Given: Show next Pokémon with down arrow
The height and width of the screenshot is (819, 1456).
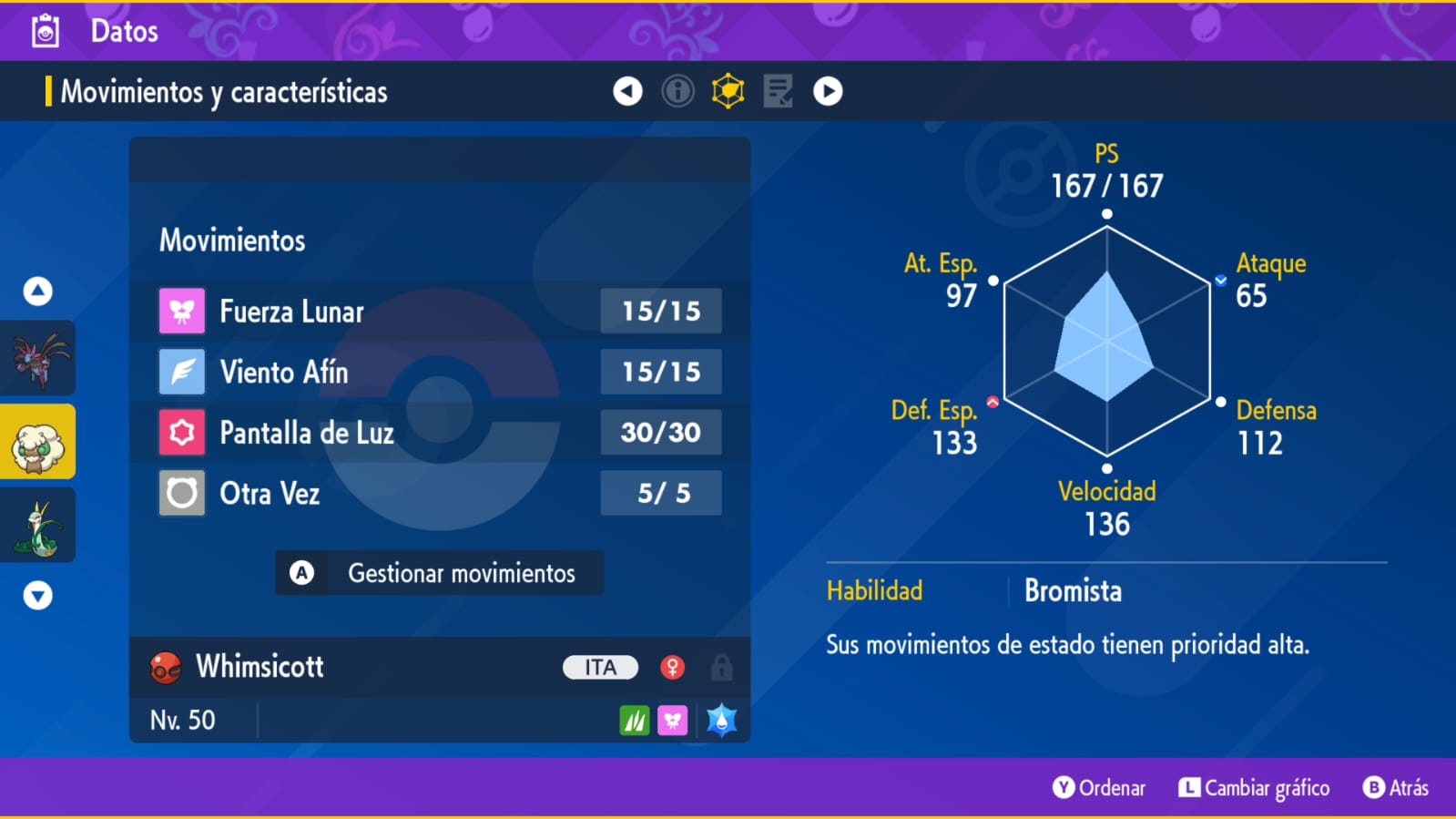Looking at the screenshot, I should pos(37,595).
